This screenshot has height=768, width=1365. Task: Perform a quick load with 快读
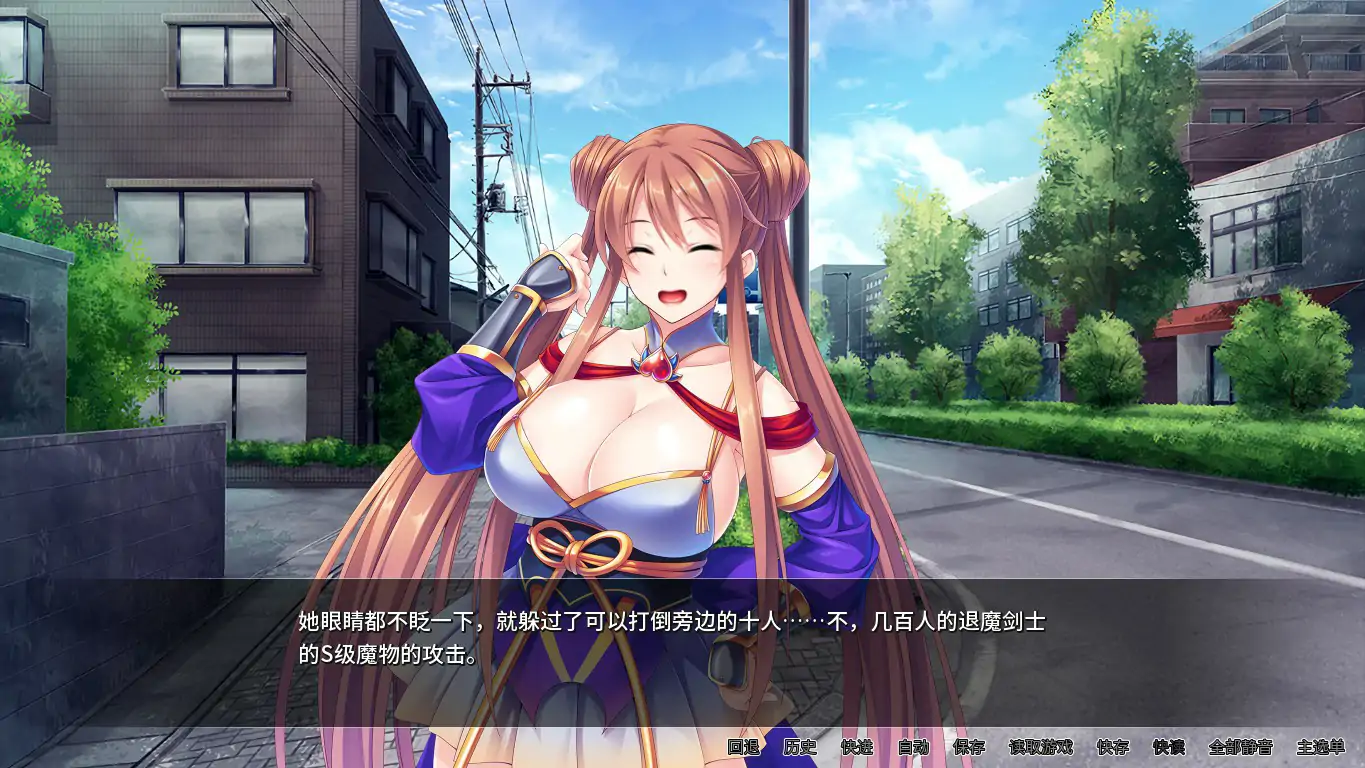tap(1170, 747)
